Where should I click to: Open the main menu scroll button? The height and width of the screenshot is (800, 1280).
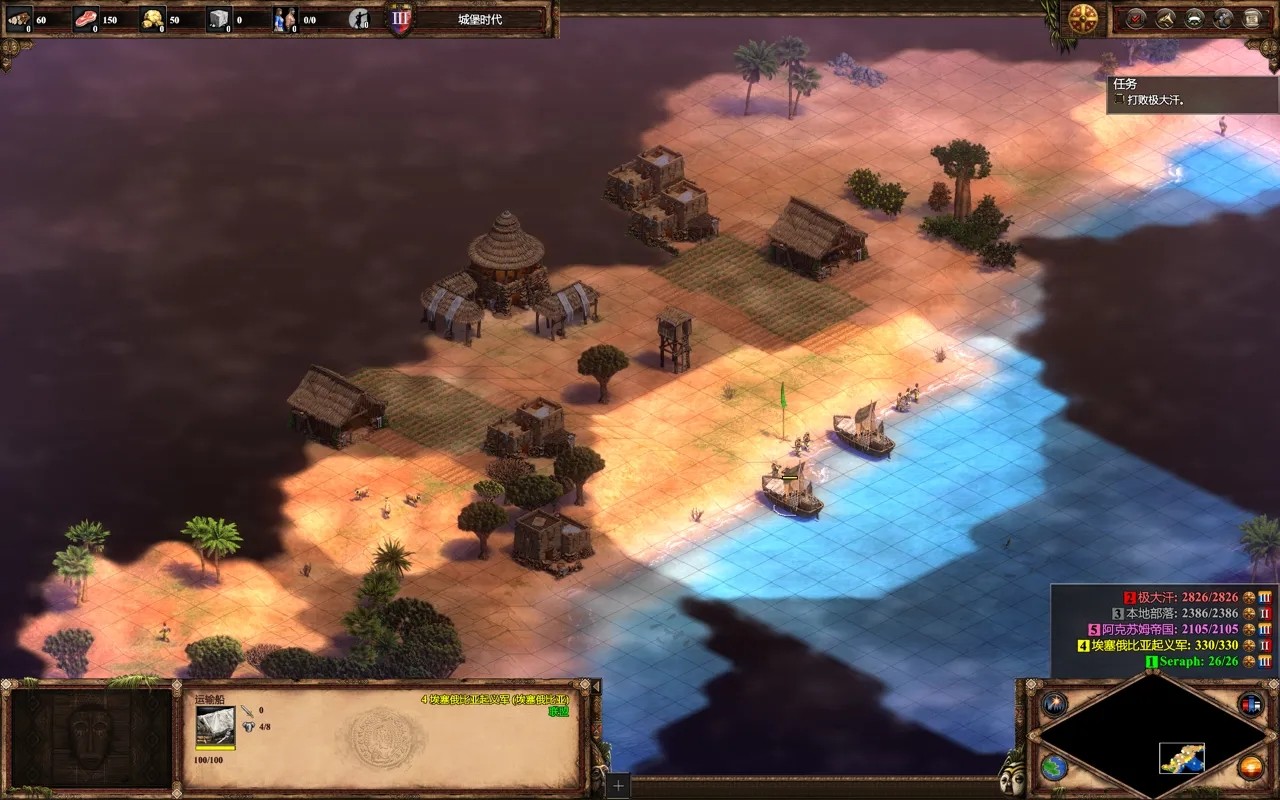pyautogui.click(x=1252, y=17)
